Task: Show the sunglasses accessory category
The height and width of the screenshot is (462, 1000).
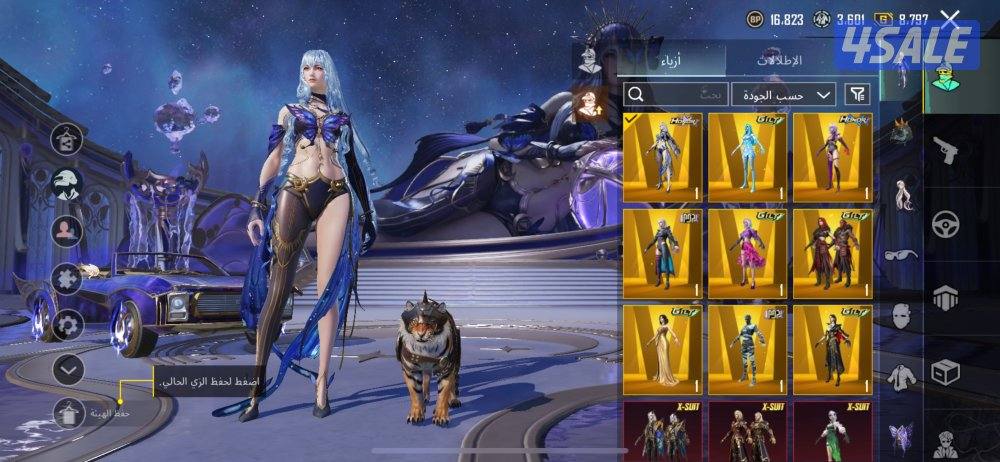Action: coord(903,257)
